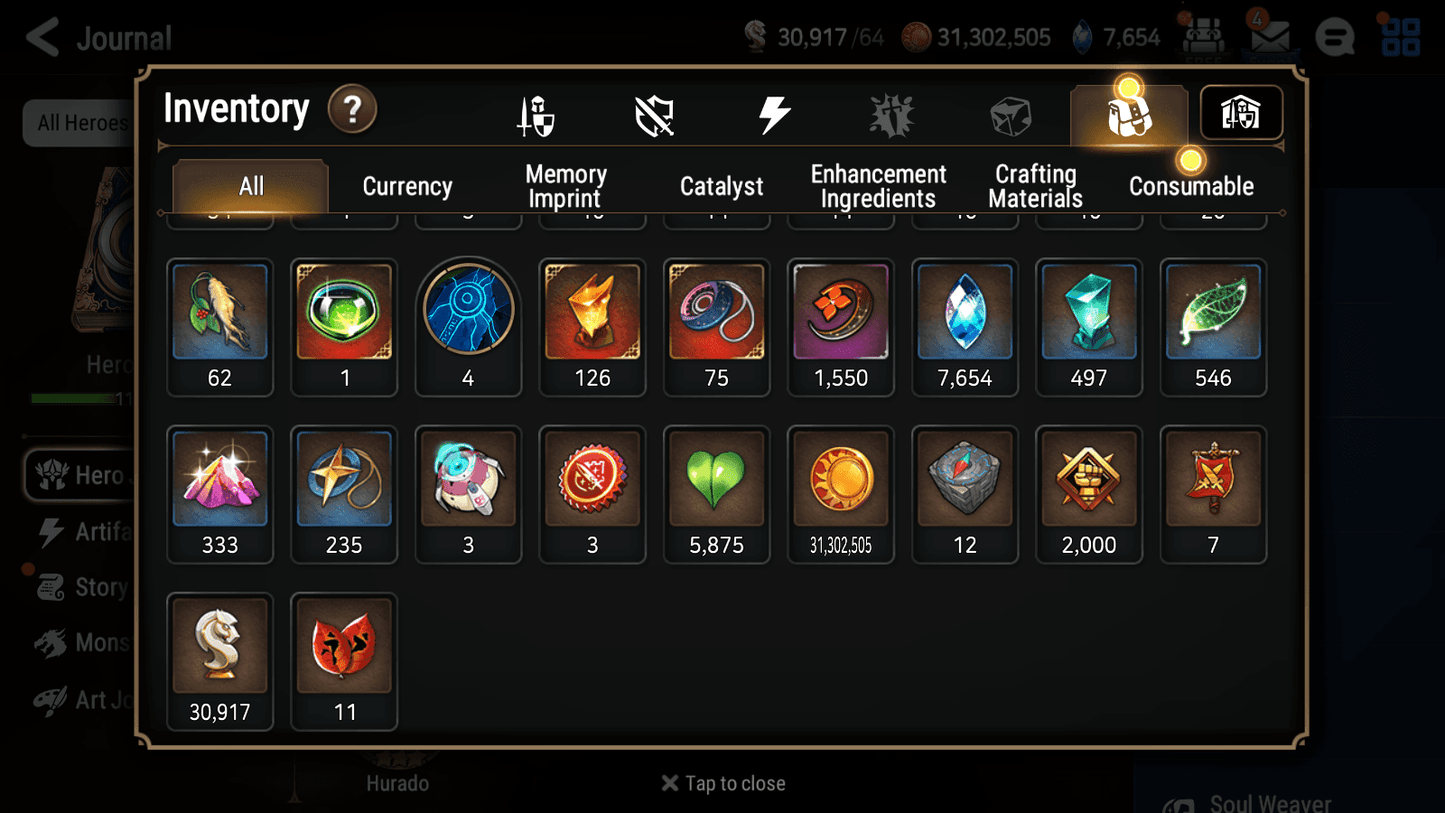The height and width of the screenshot is (813, 1445).
Task: Select the Skystone crystal with 7,654 count
Action: click(x=964, y=312)
